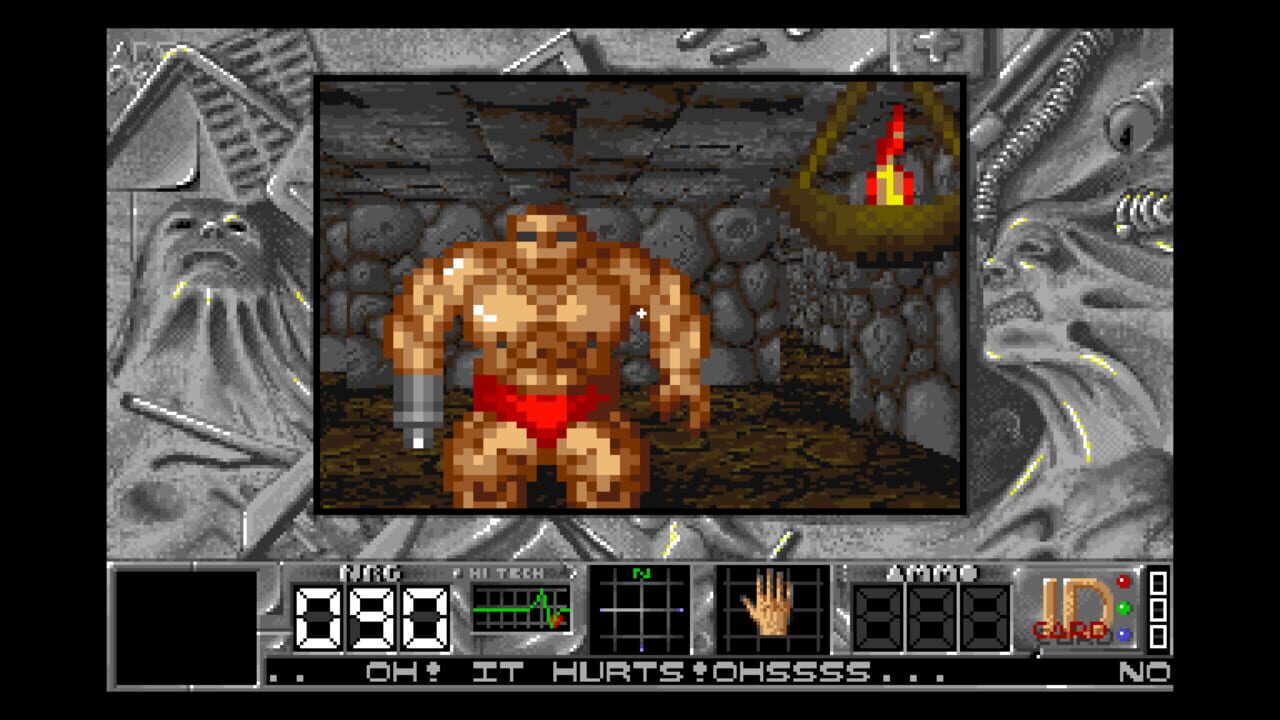Screen dimensions: 1280x720
Task: Click the green indicator light on the ID card
Action: 1122,608
